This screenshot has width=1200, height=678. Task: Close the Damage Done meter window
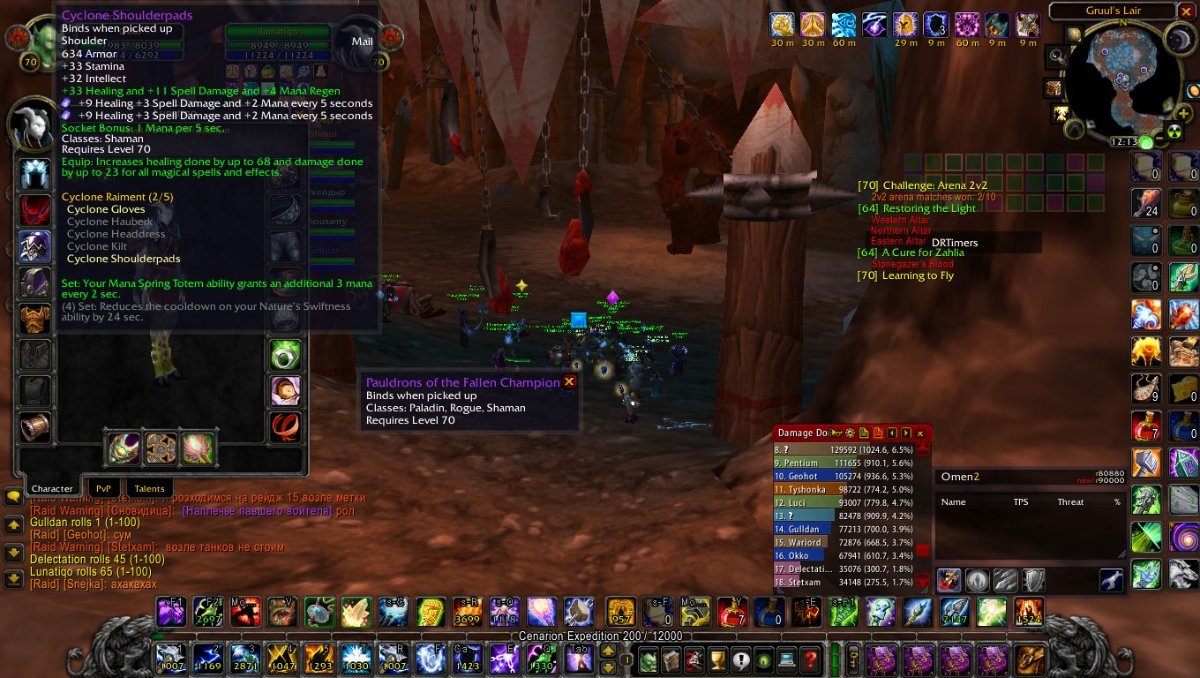pyautogui.click(x=919, y=433)
